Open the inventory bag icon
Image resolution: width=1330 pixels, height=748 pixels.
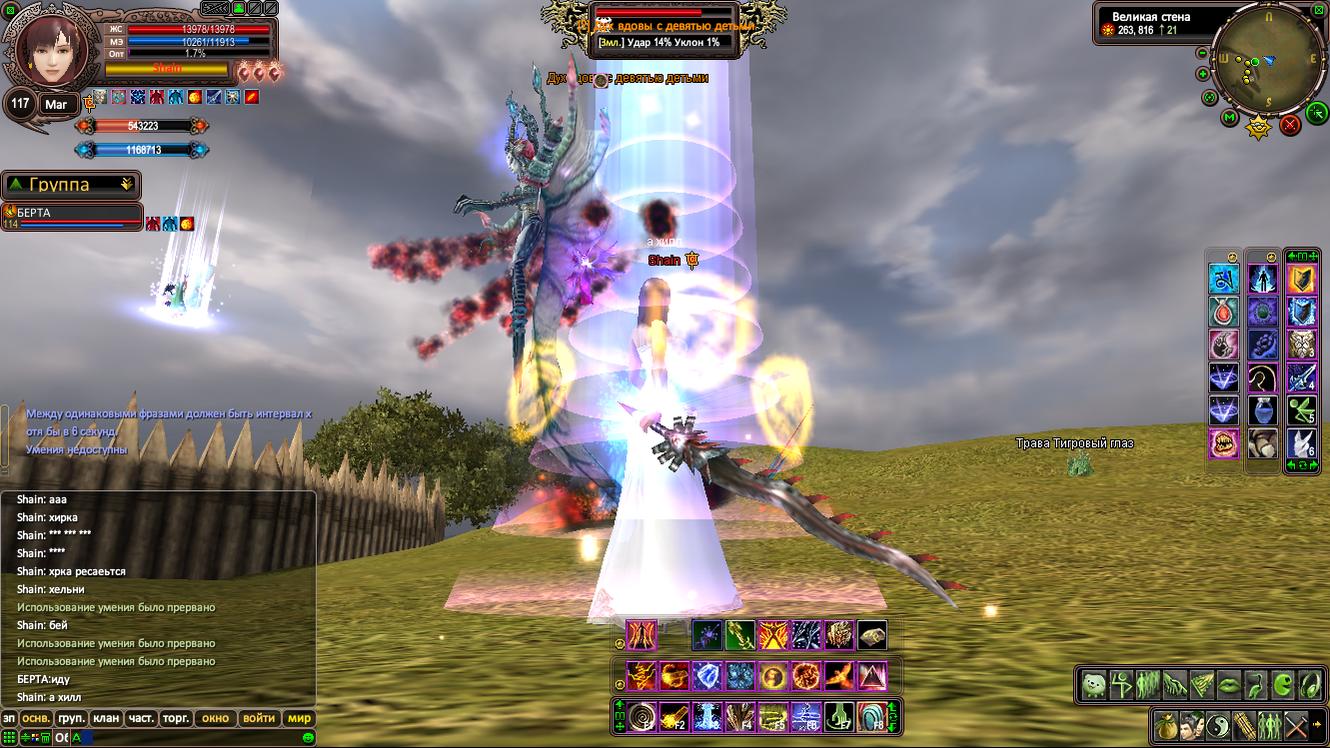point(1166,725)
